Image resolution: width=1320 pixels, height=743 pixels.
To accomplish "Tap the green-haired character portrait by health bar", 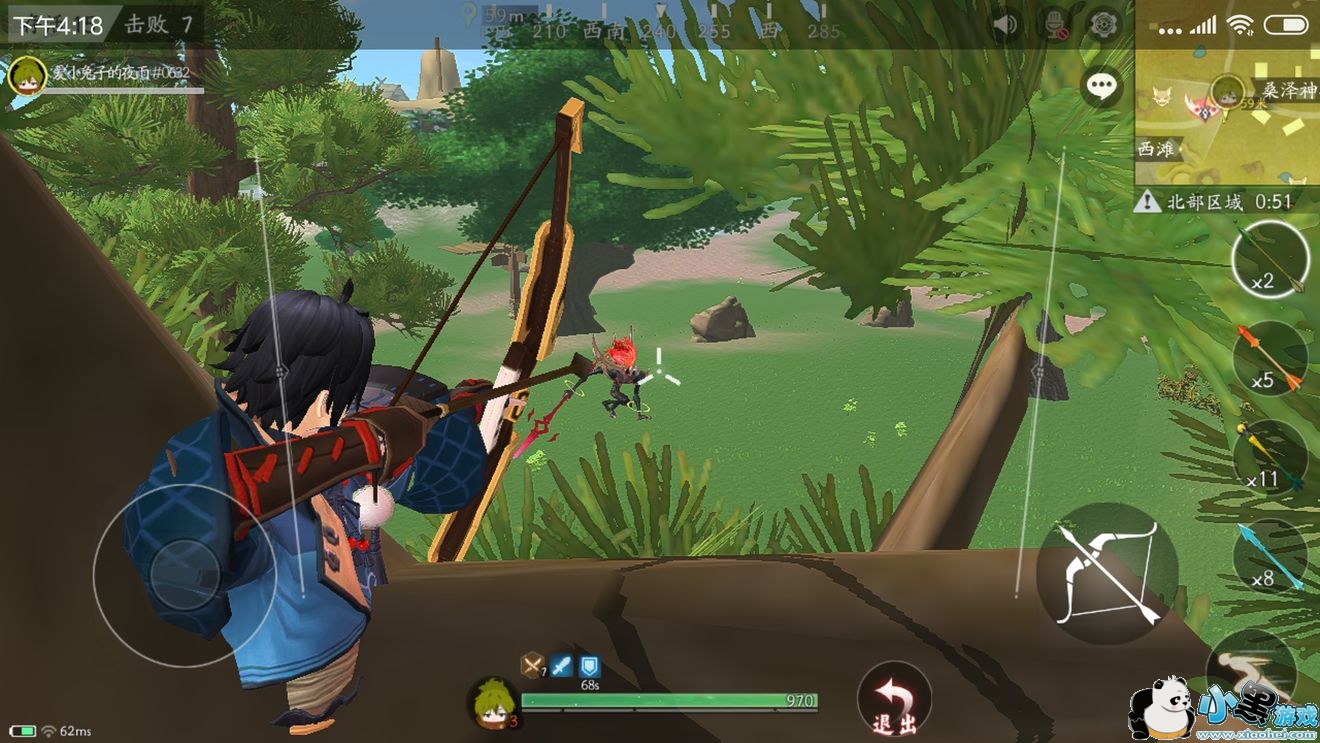I will tap(493, 702).
